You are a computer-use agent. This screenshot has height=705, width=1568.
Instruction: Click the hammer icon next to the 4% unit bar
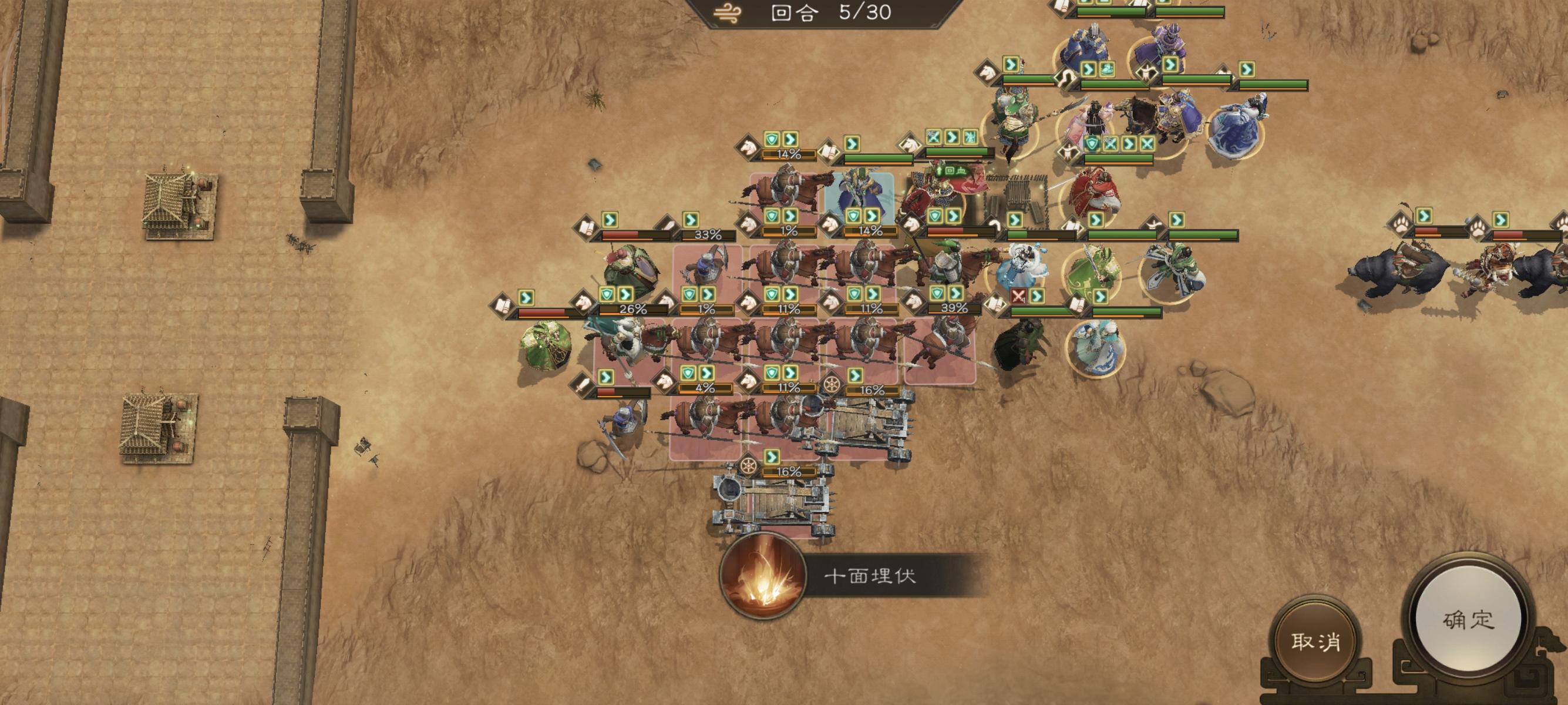click(583, 385)
